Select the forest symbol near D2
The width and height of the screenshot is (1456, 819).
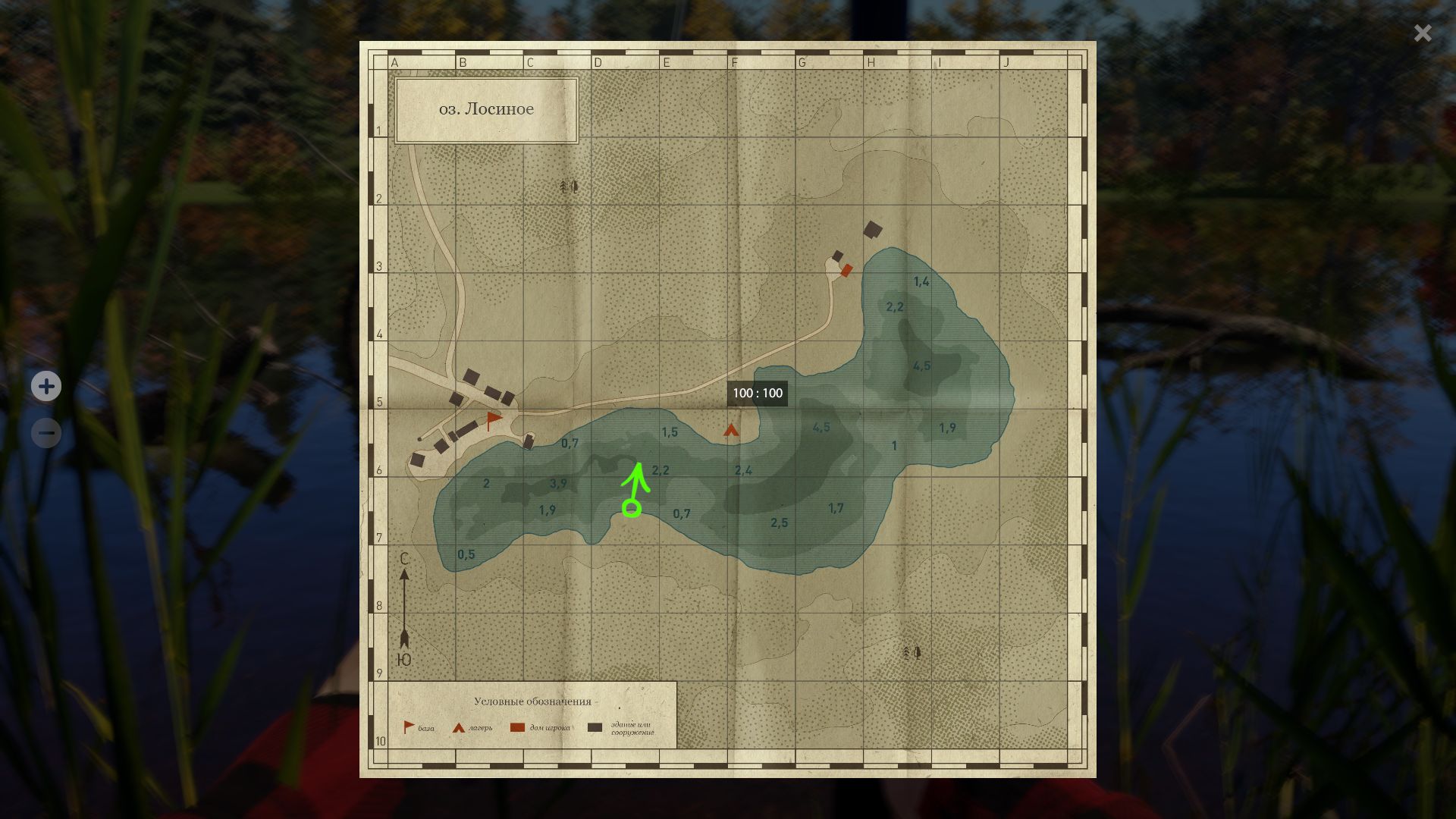point(570,186)
